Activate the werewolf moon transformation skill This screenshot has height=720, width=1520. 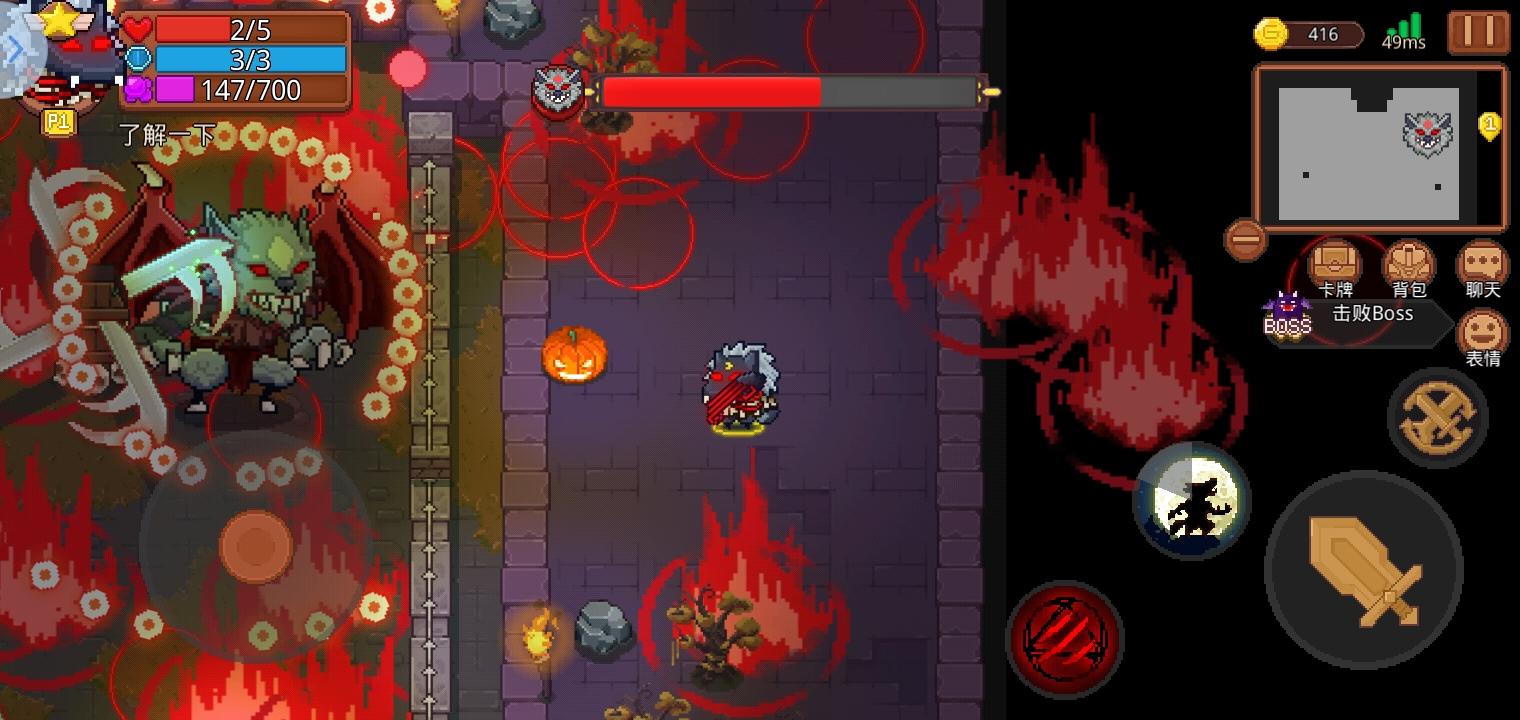point(1191,500)
